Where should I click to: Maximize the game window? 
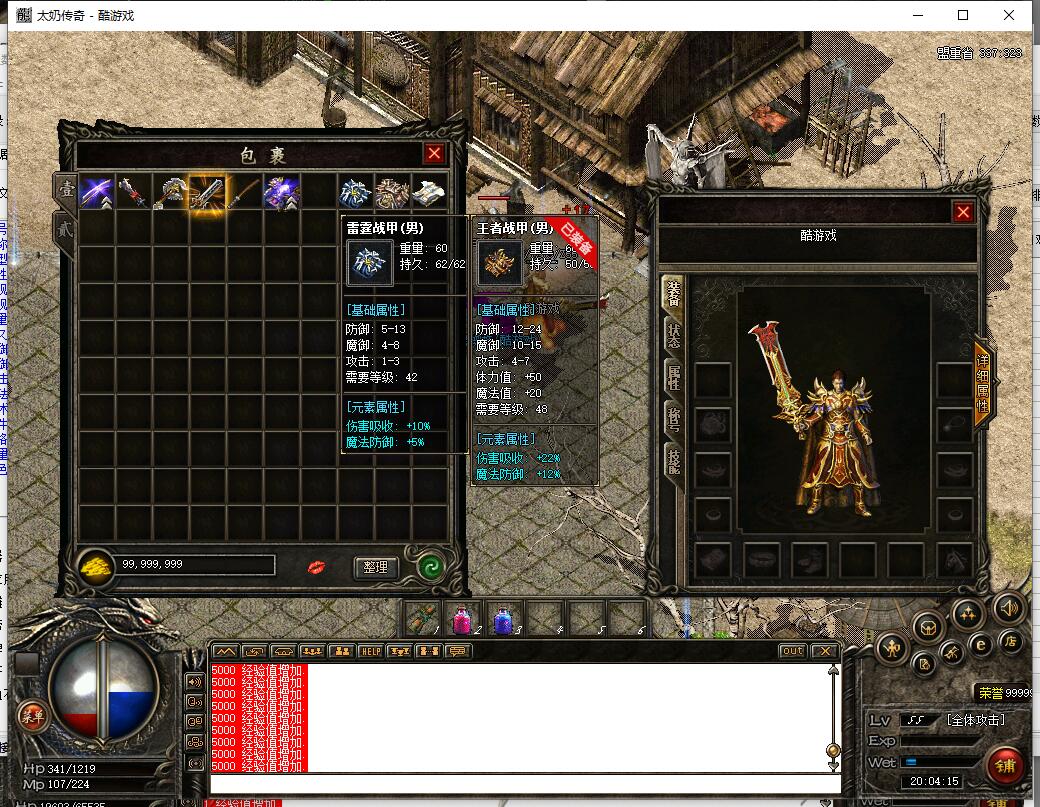click(963, 15)
